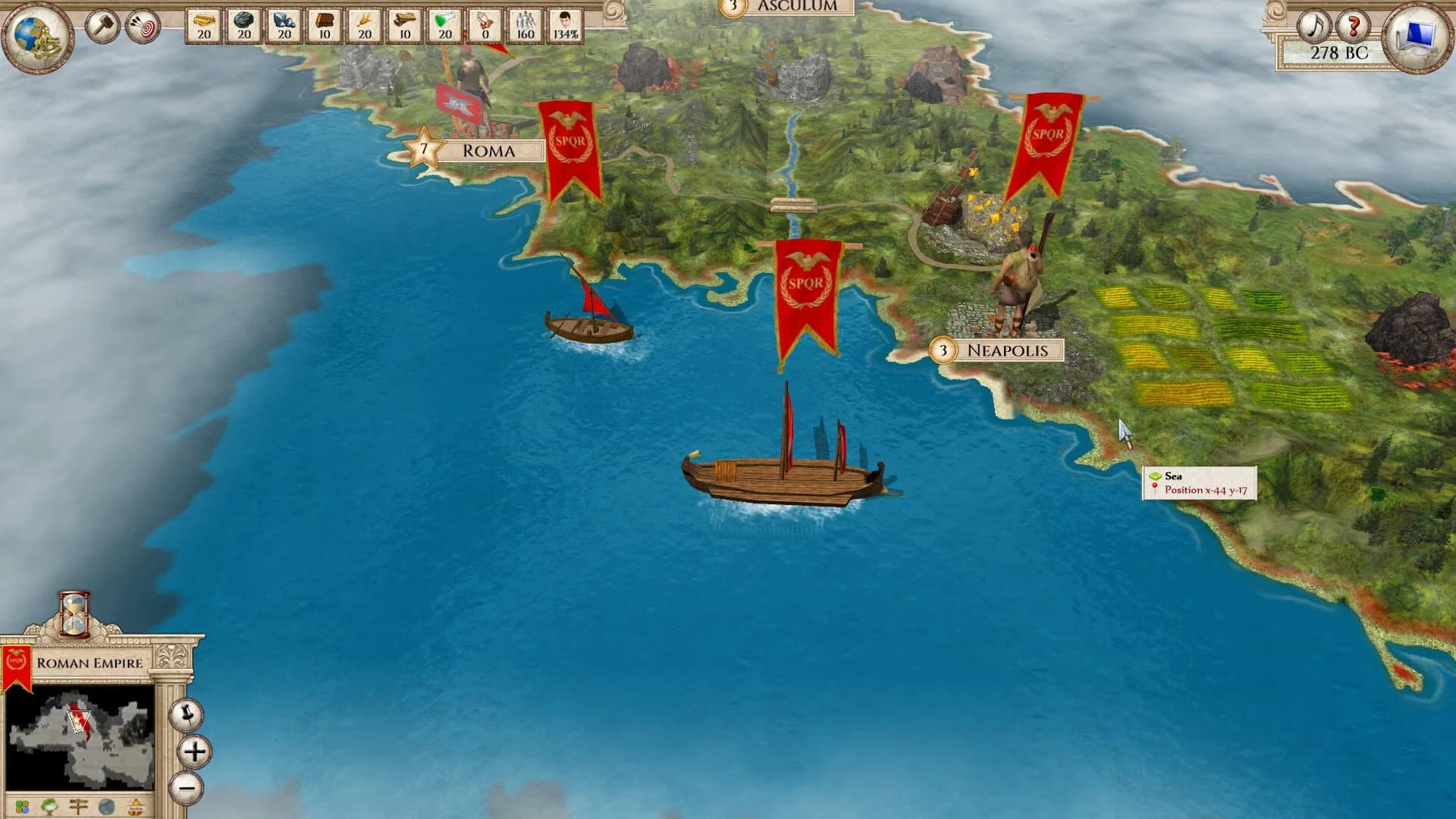Toggle the globe overlay under the minimap
Viewport: 1456px width, 819px height.
click(106, 806)
